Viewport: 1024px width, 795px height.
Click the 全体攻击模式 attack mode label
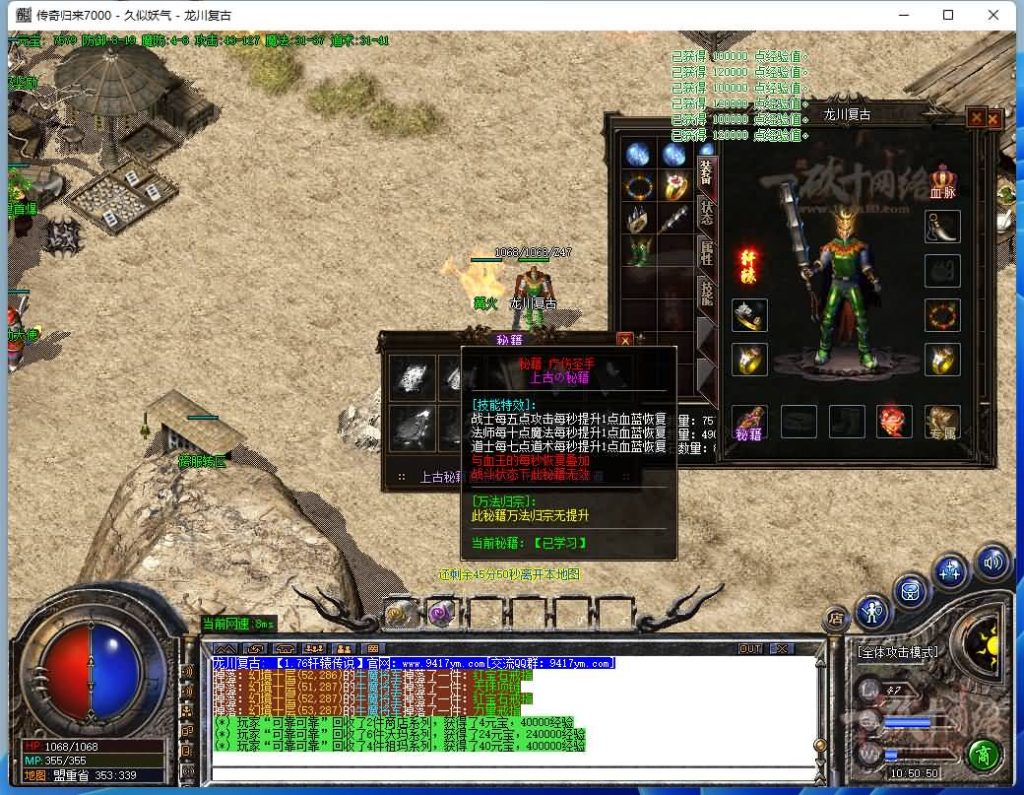point(898,652)
